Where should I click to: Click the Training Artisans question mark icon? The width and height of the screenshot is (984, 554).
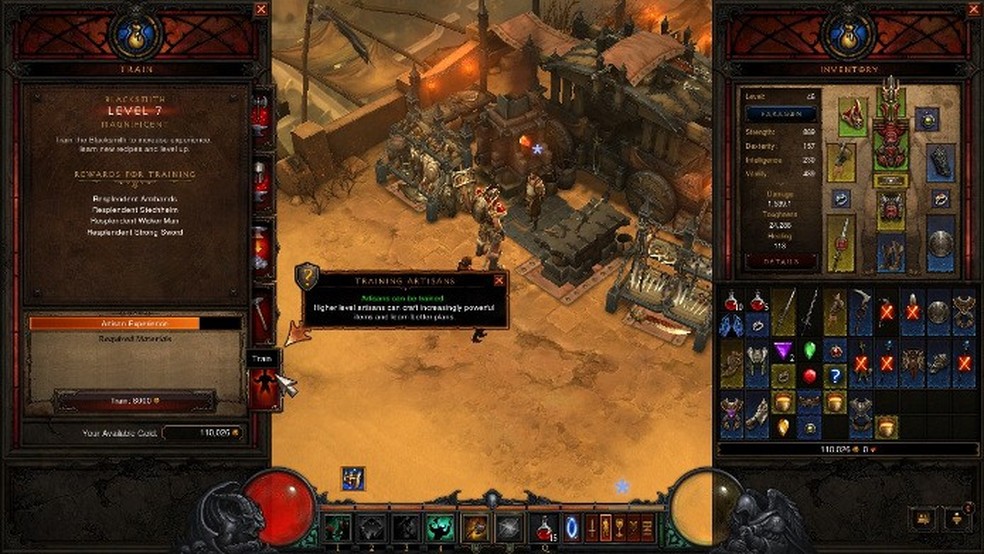[309, 277]
